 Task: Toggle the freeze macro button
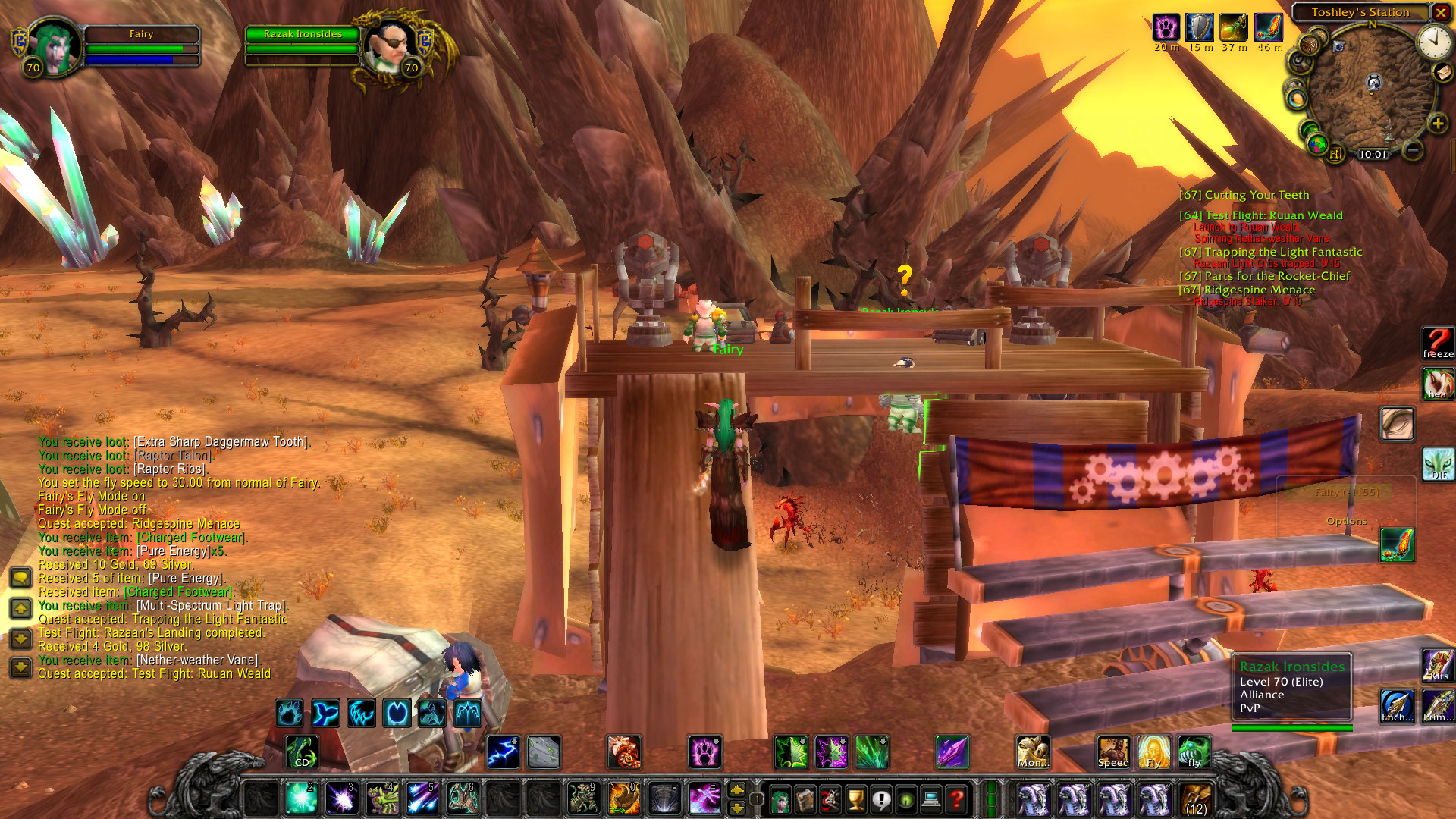click(1437, 343)
